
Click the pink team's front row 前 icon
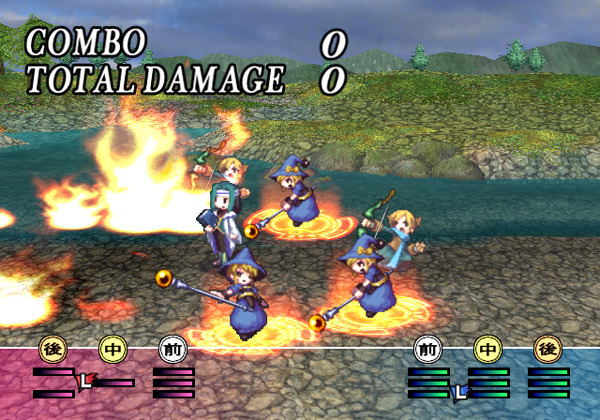click(172, 350)
